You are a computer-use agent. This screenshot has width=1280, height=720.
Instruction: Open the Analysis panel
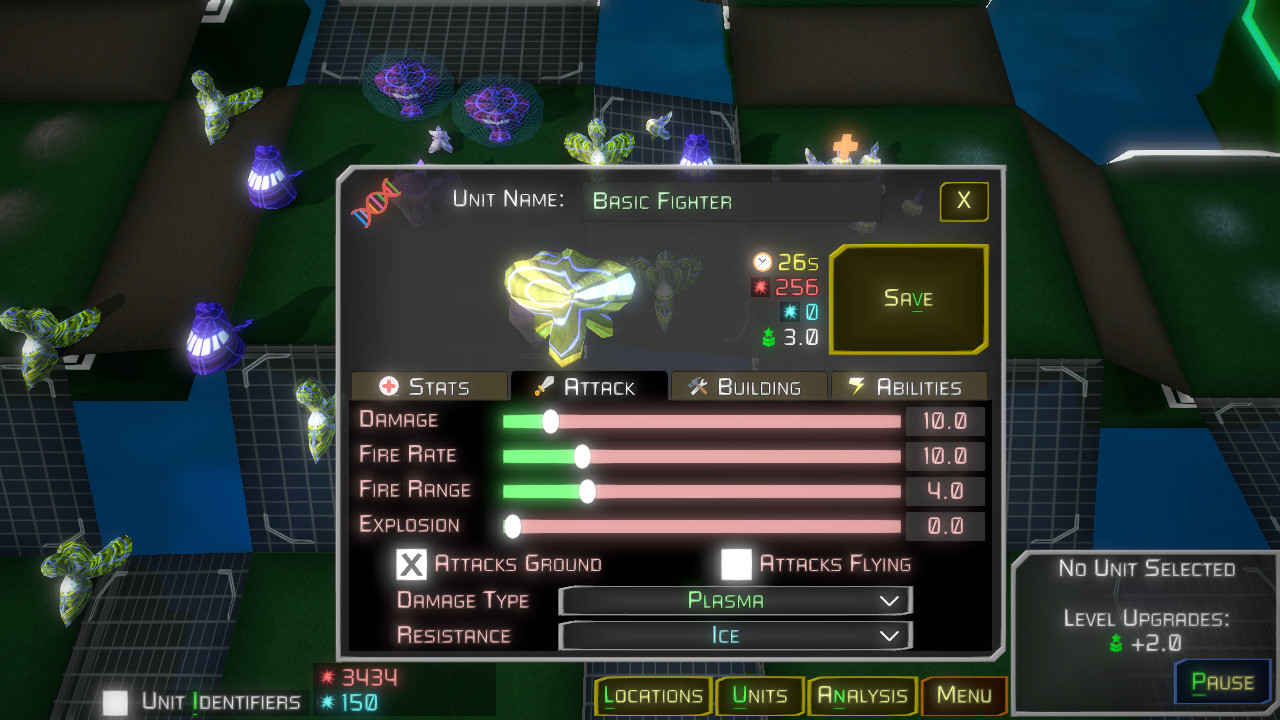pos(862,695)
